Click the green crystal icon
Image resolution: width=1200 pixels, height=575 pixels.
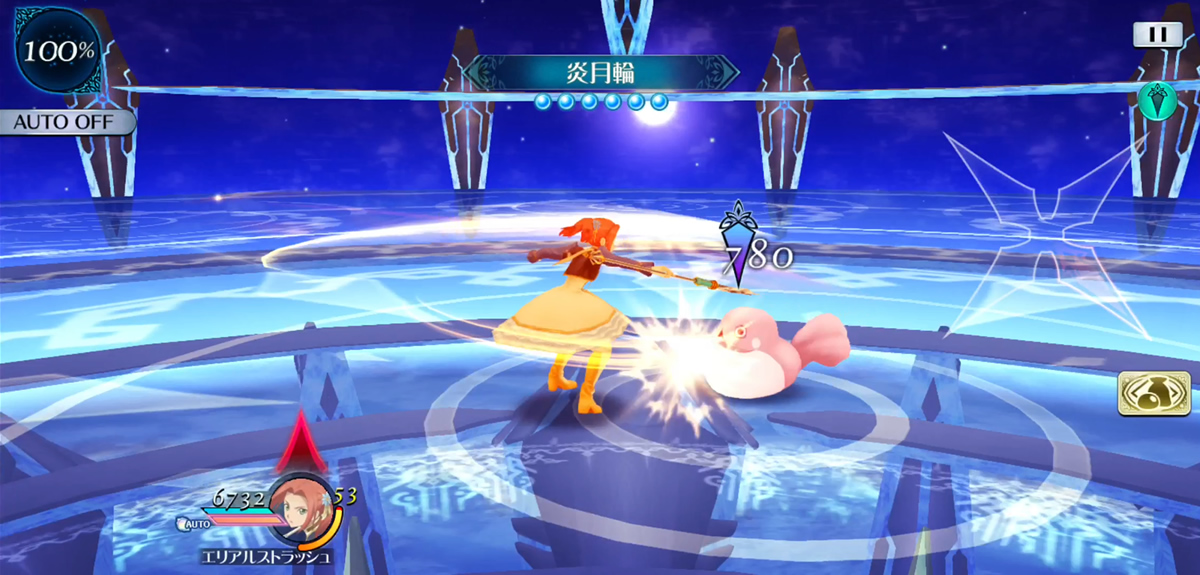[x=1155, y=102]
